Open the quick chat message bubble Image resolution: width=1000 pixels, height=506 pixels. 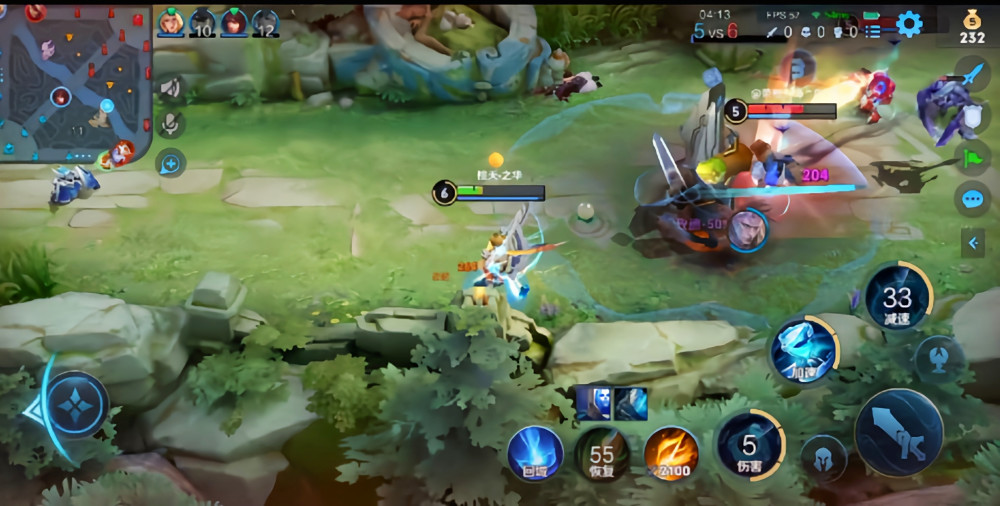171,163
